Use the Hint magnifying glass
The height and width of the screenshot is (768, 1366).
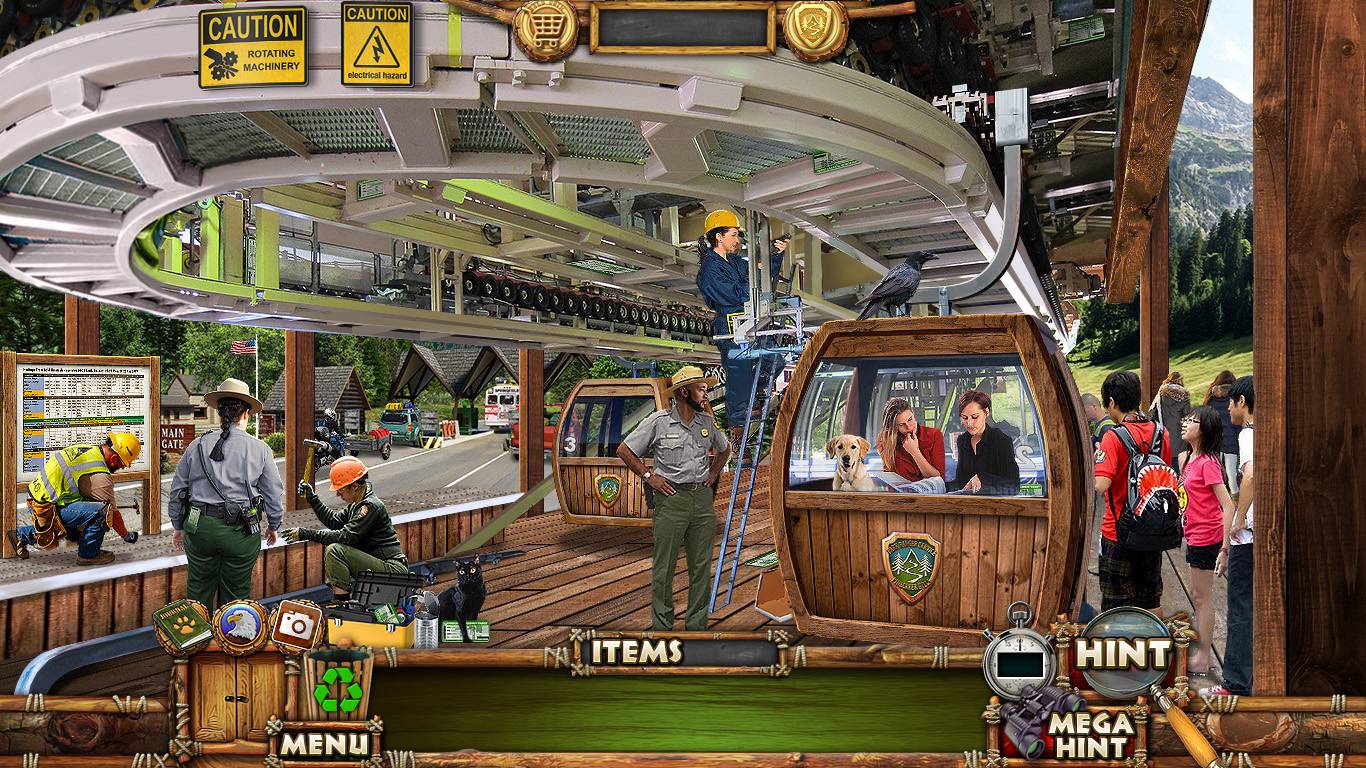1123,654
